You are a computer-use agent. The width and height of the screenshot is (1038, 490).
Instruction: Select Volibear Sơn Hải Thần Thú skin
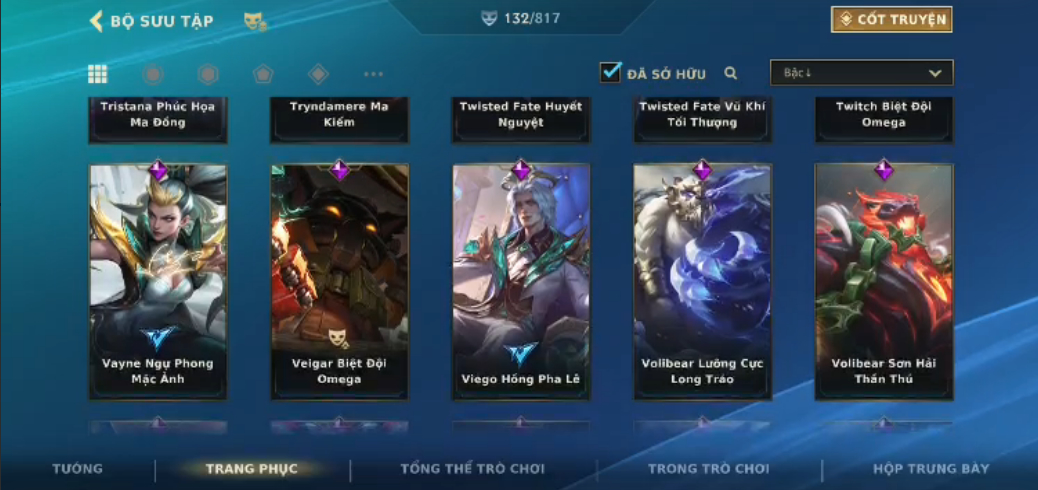click(x=884, y=282)
